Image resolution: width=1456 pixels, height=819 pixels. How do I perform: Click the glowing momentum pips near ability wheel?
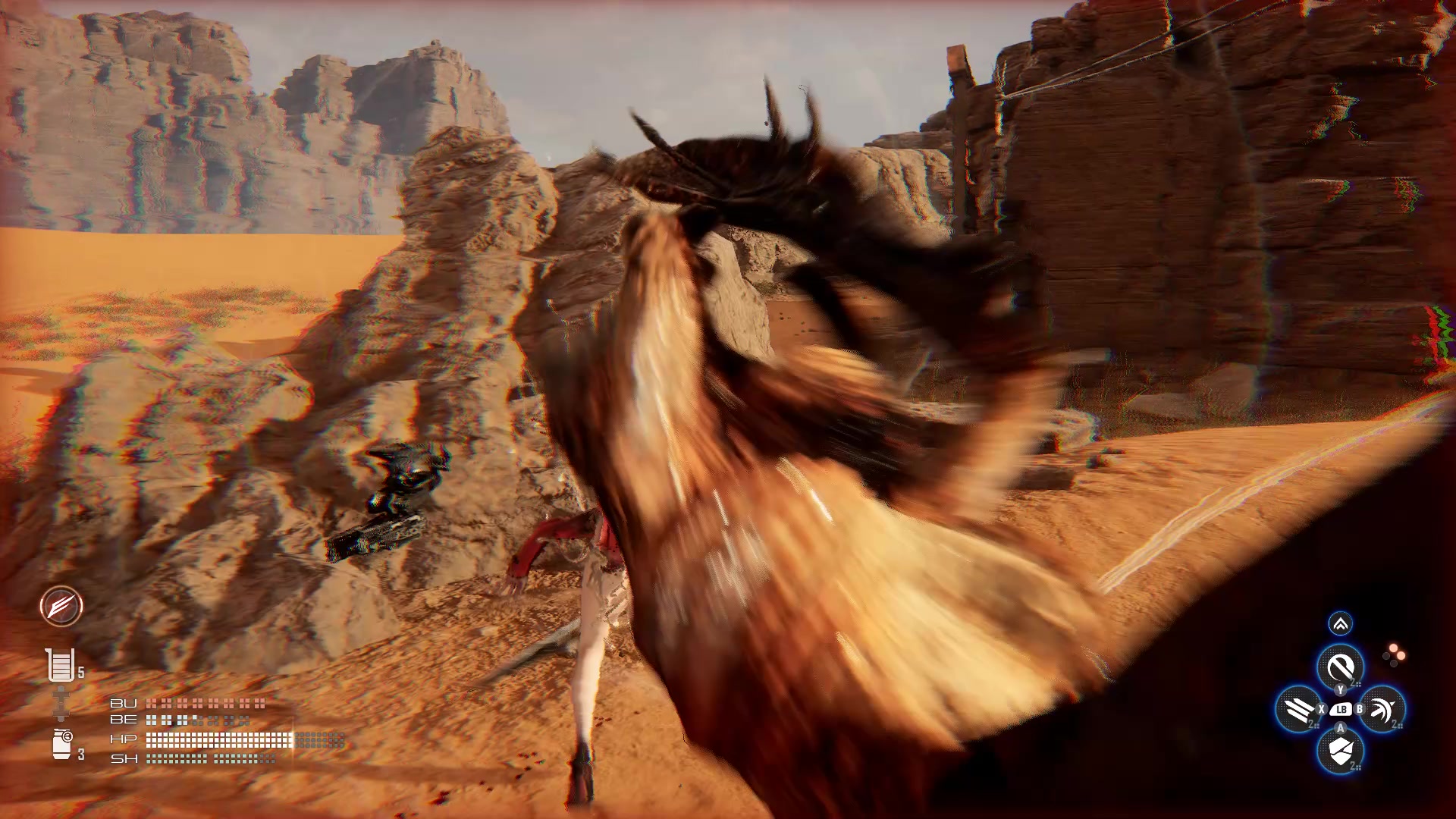tap(1394, 656)
